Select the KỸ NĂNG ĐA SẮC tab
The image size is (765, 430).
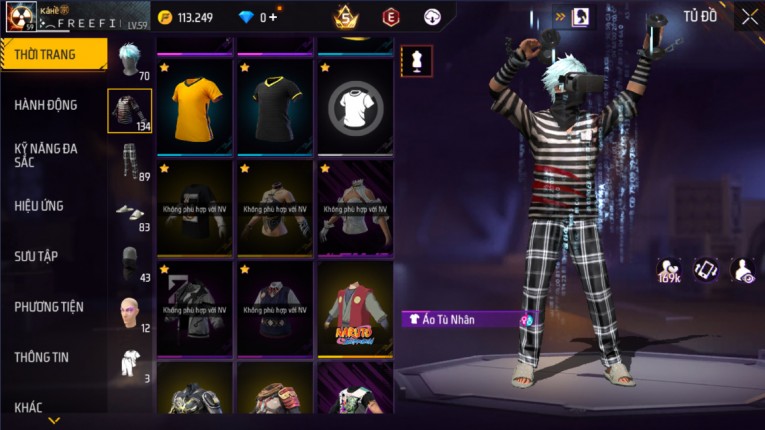pyautogui.click(x=46, y=154)
